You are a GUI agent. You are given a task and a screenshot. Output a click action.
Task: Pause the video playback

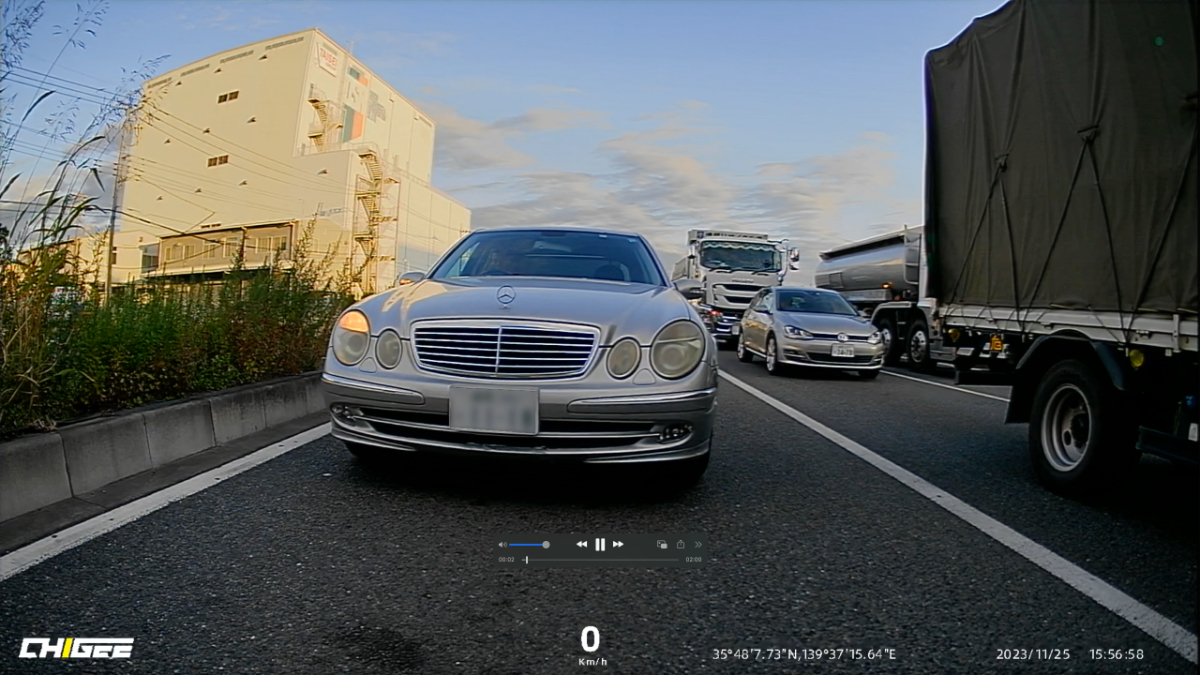(600, 544)
